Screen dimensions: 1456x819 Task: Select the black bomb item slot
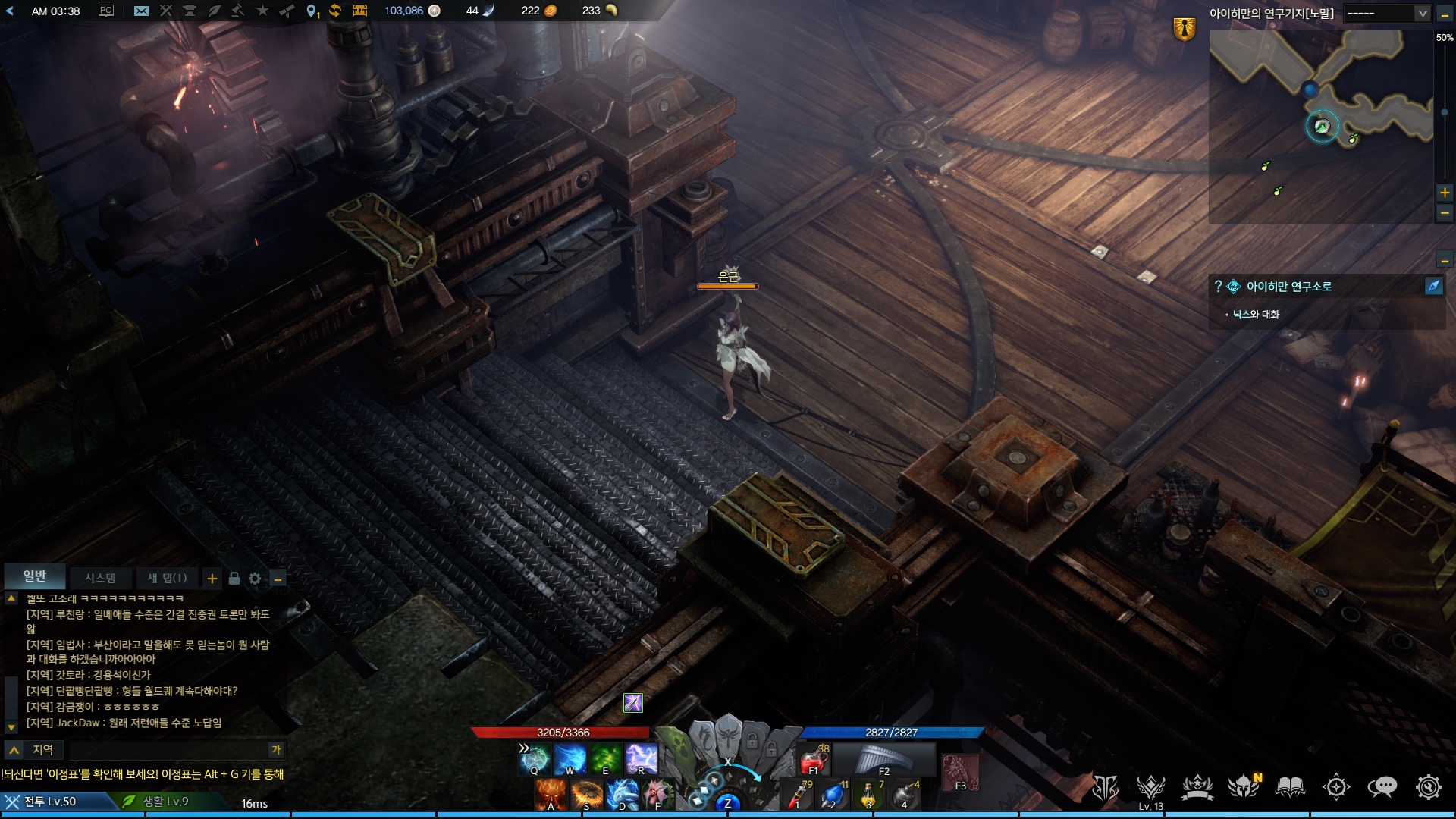905,795
